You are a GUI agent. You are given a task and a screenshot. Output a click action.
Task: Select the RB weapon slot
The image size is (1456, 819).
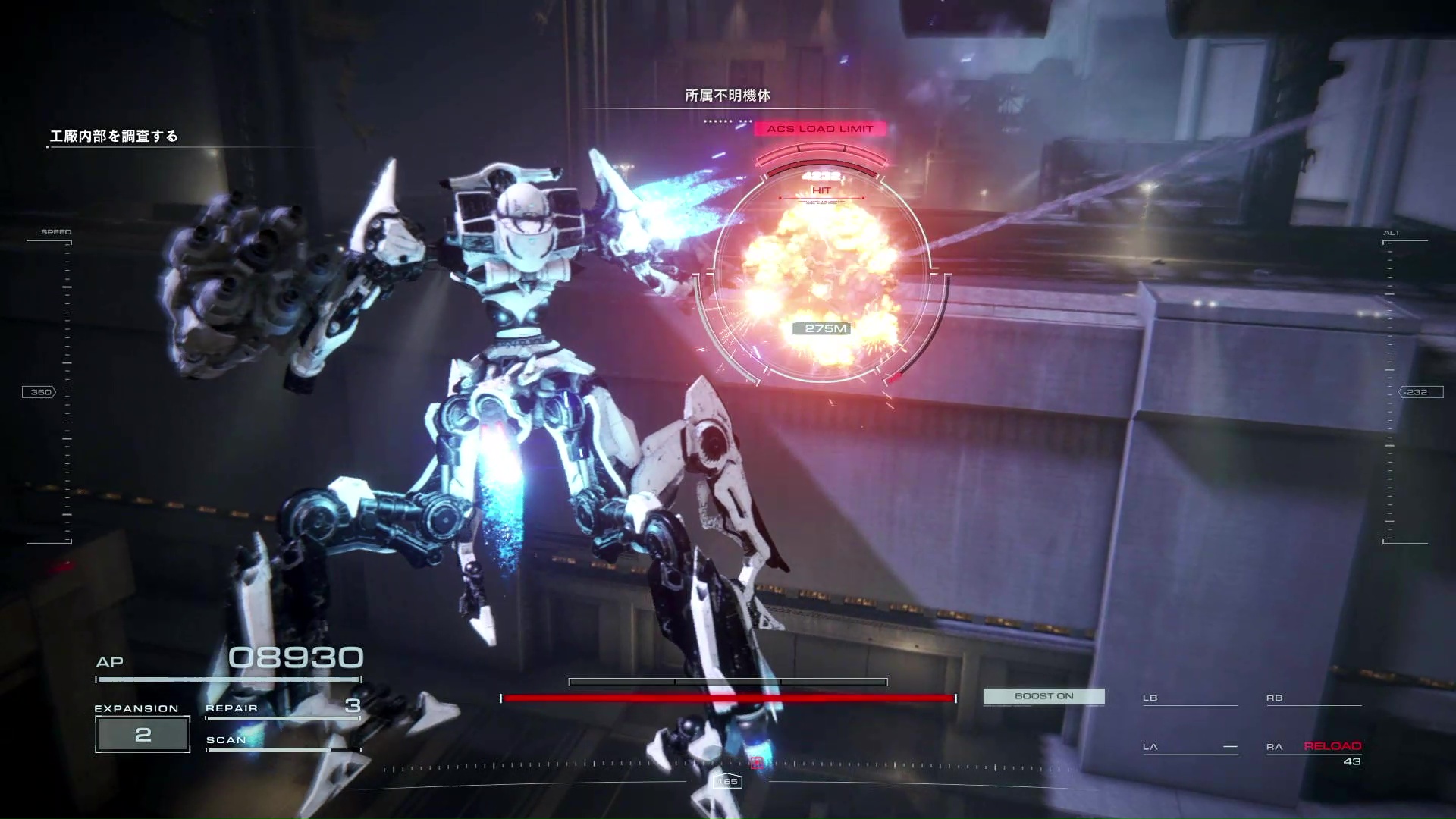(1313, 698)
